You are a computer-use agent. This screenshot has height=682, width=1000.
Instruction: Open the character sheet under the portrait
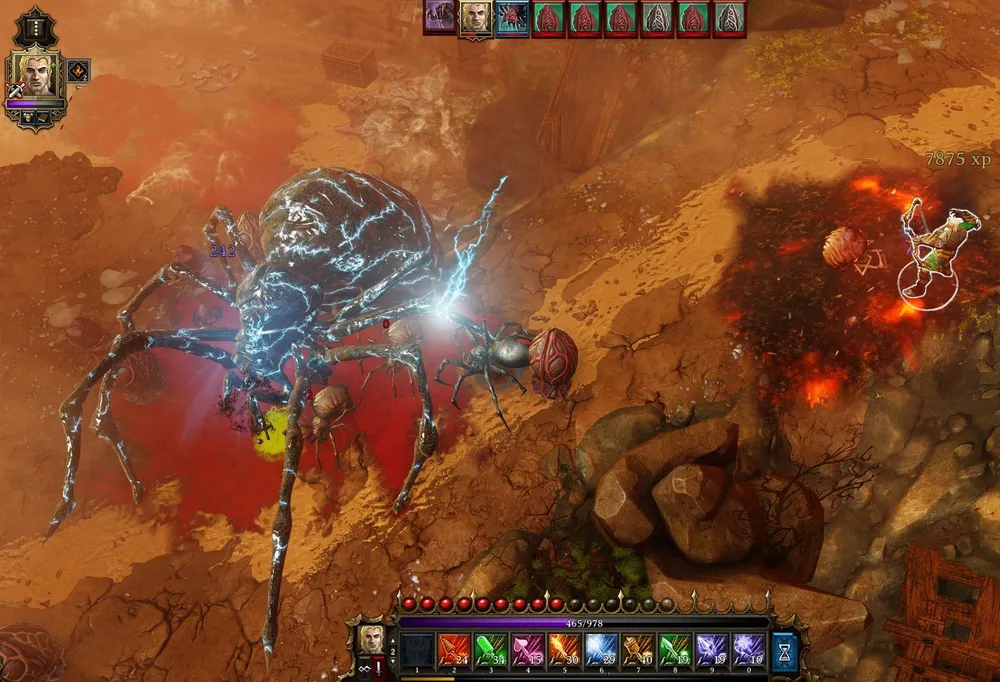point(27,116)
